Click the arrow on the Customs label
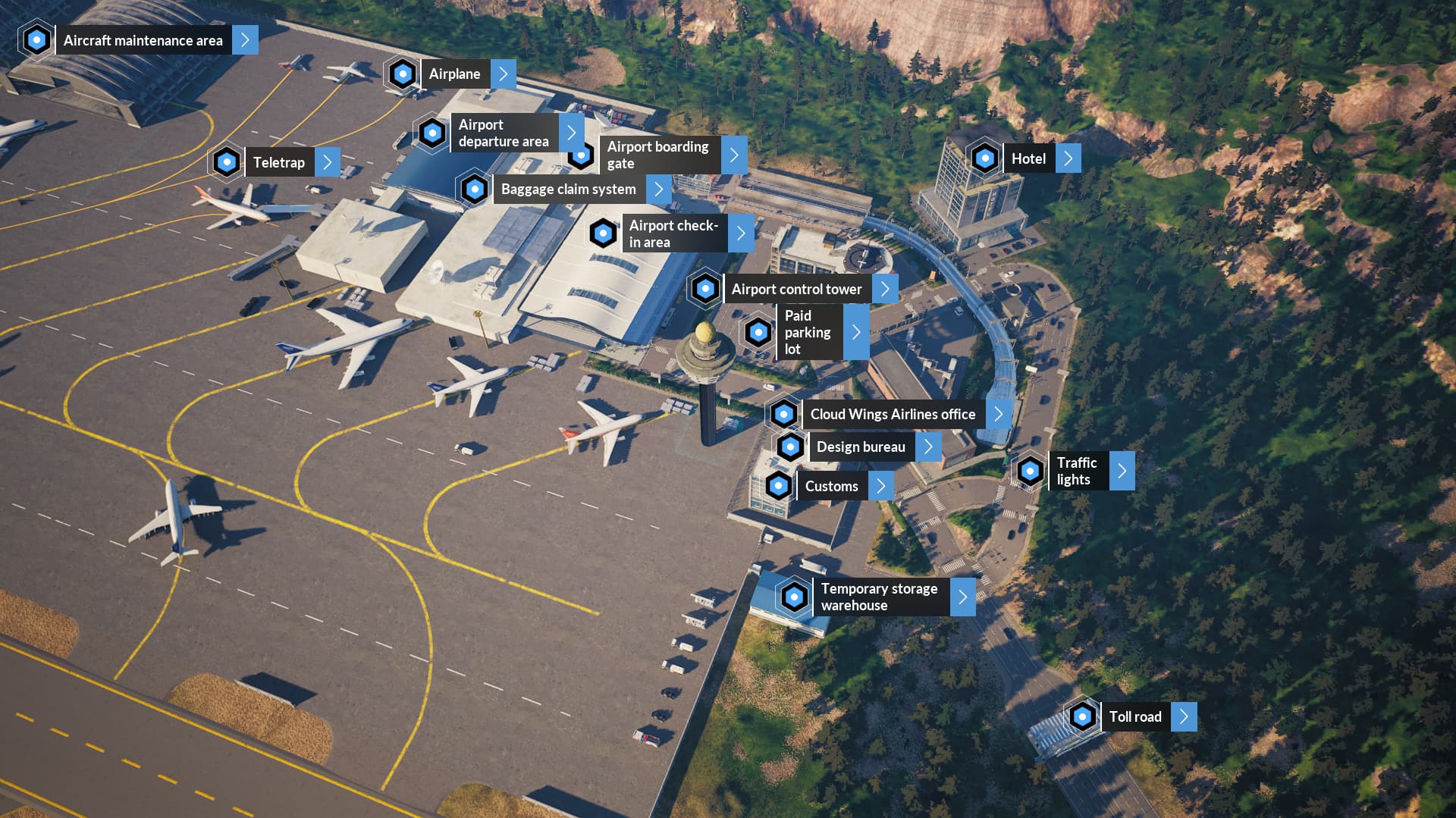The width and height of the screenshot is (1456, 818). coord(880,486)
